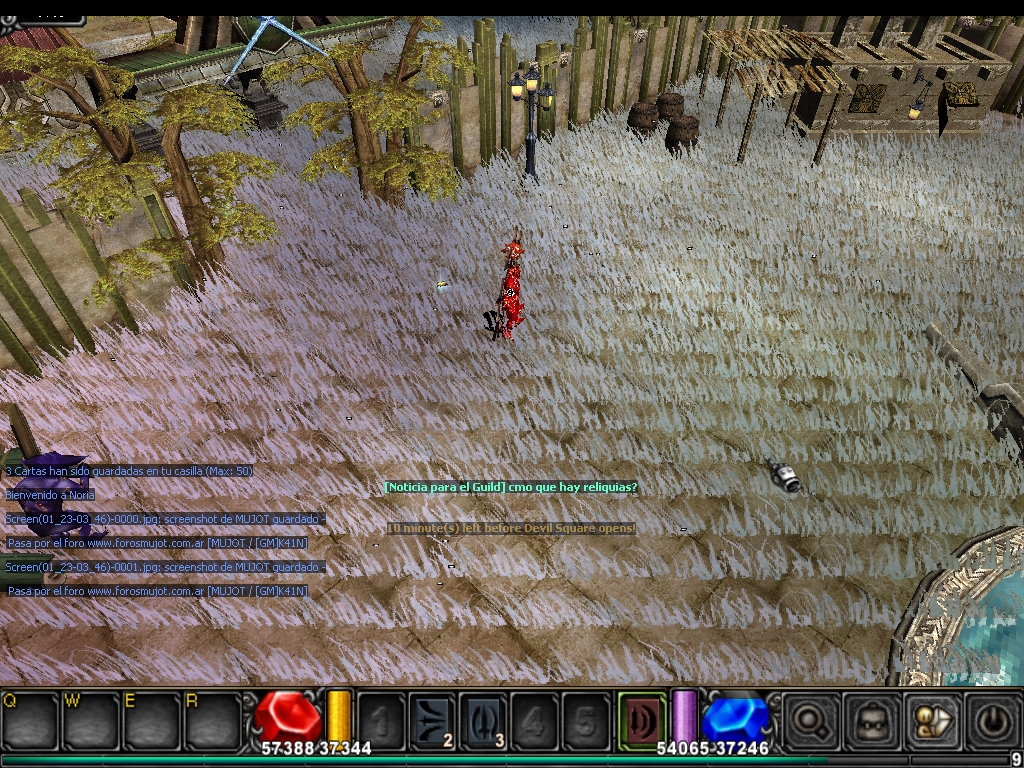
Task: Select the skill in hotbar slot 2
Action: [x=432, y=720]
